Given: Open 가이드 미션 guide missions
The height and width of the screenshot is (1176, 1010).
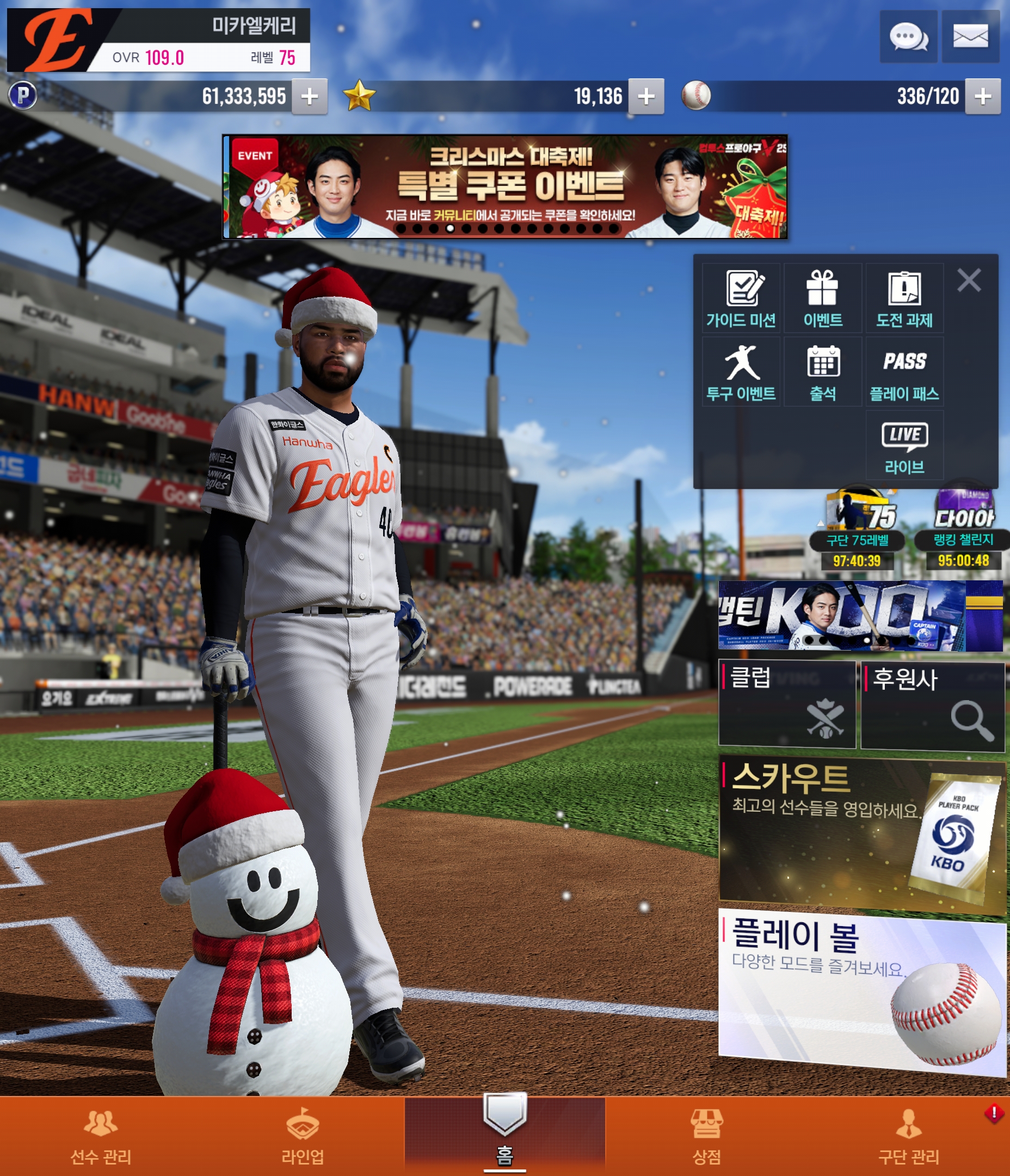Looking at the screenshot, I should click(x=741, y=298).
